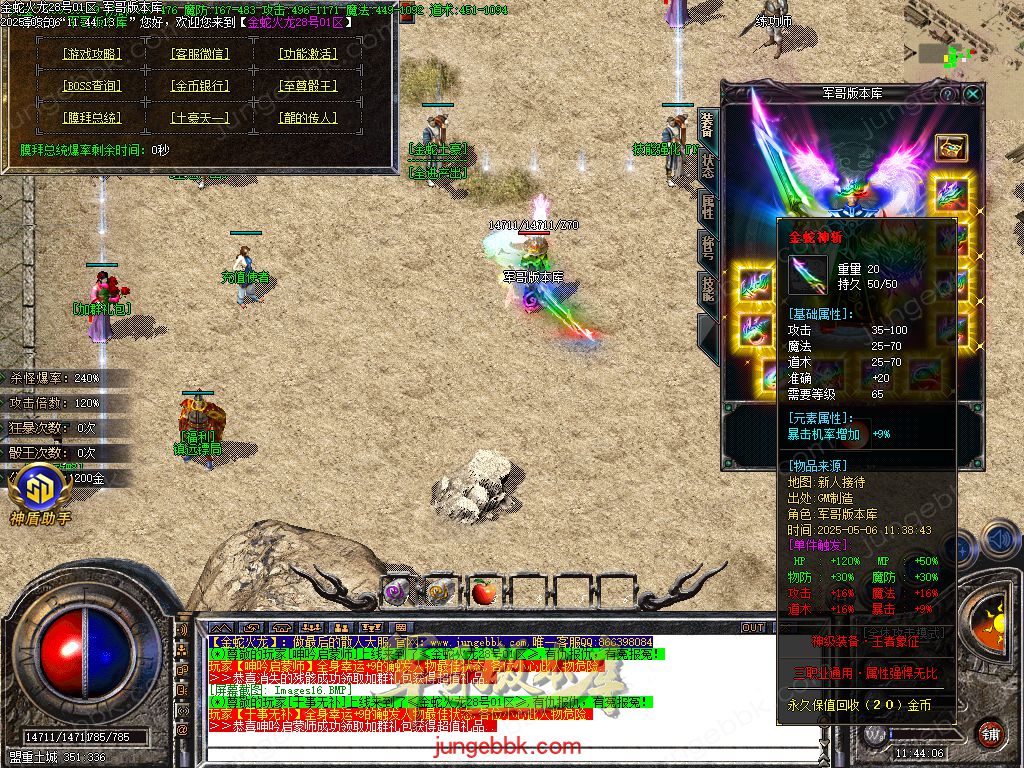Open help with the question mark button

(948, 94)
